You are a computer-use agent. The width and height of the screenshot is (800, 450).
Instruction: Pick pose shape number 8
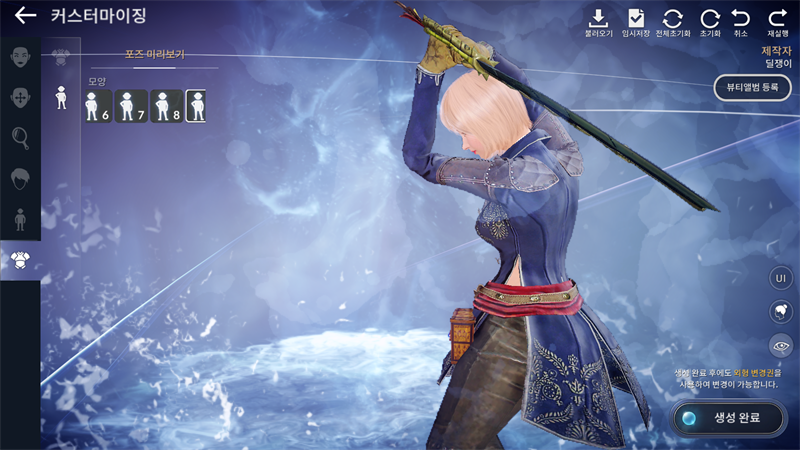click(165, 106)
